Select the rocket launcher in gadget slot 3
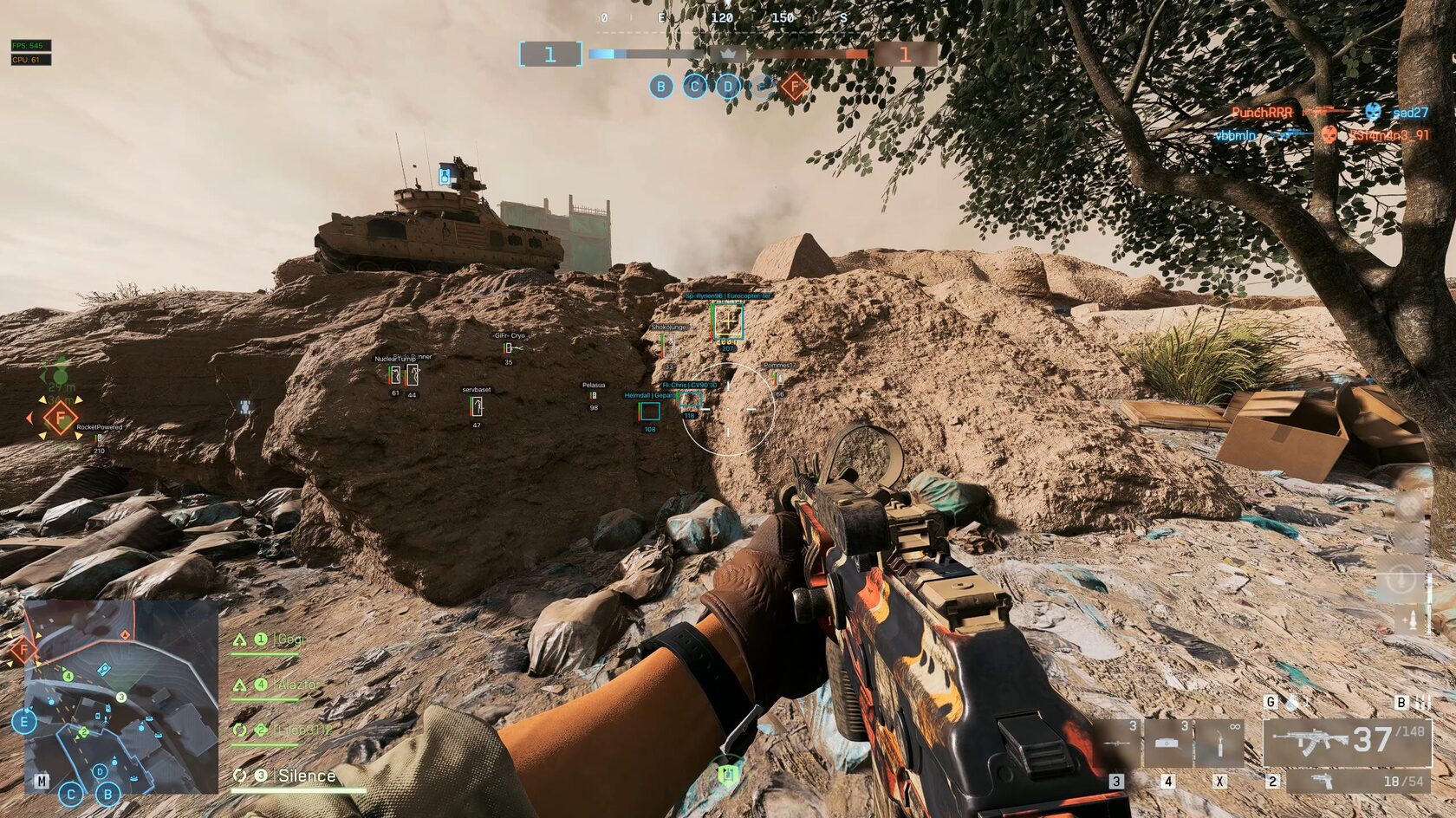 (x=1116, y=743)
